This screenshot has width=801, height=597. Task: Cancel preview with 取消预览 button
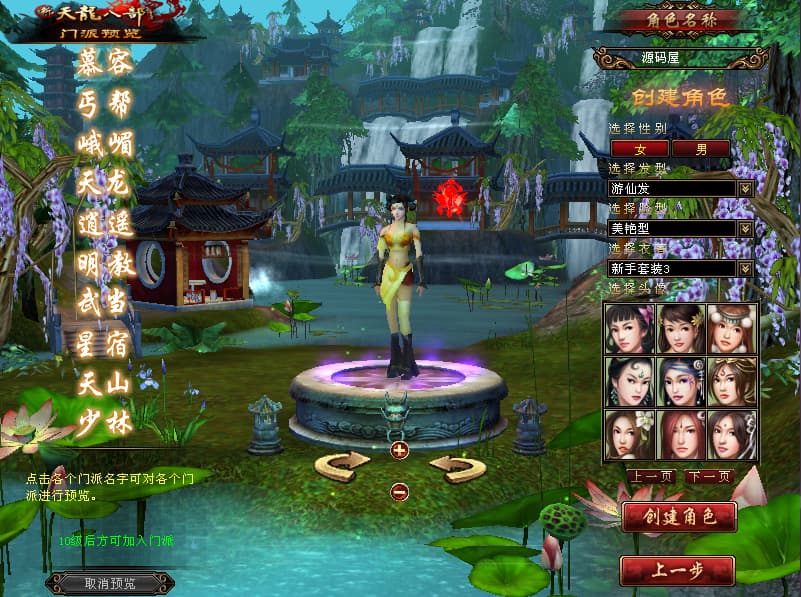[x=110, y=583]
